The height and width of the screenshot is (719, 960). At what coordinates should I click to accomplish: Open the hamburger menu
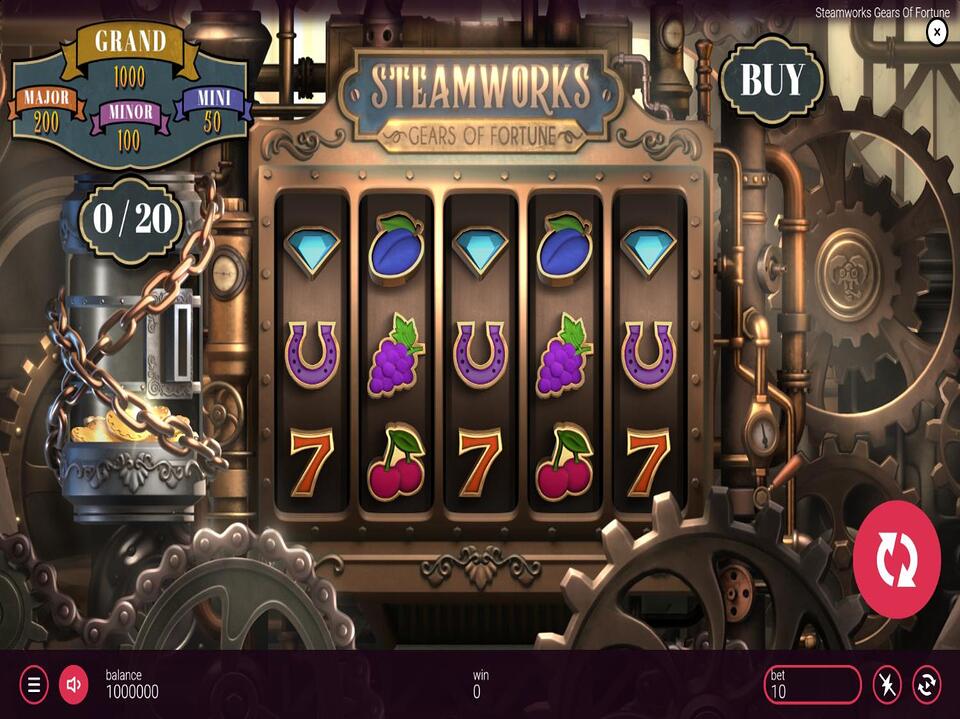[33, 685]
